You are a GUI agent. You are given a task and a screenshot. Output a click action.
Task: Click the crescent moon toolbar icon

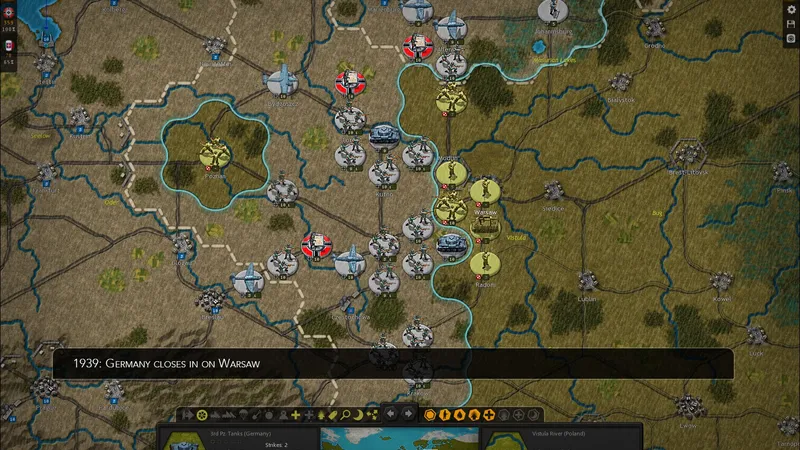359,414
